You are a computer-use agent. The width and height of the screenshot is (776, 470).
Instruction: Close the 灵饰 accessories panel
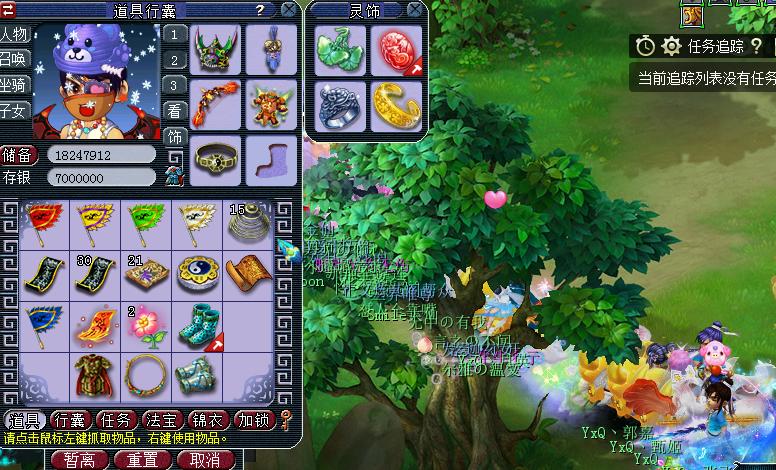coord(417,10)
